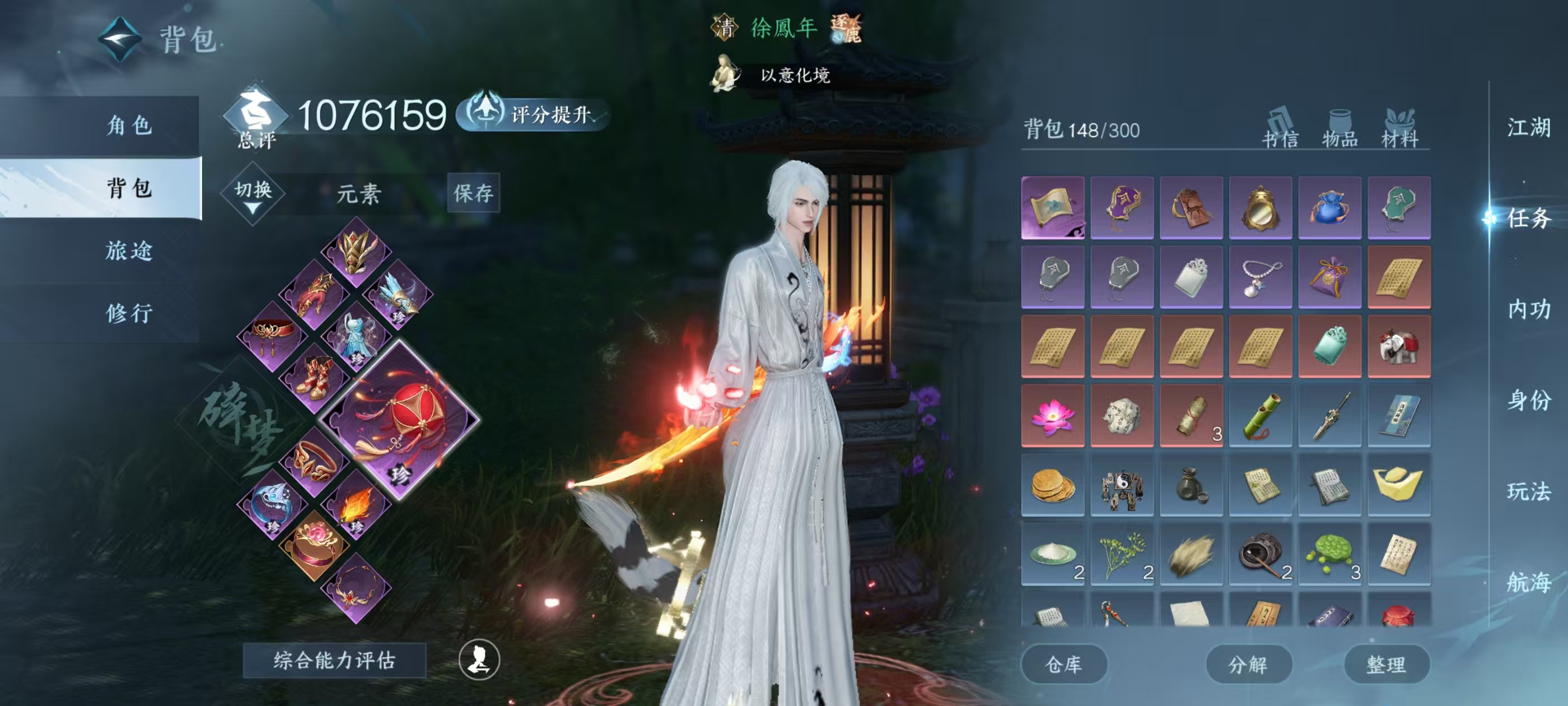Screen dimensions: 1568x706
Task: Show the 材料 materials category
Action: click(x=1400, y=130)
